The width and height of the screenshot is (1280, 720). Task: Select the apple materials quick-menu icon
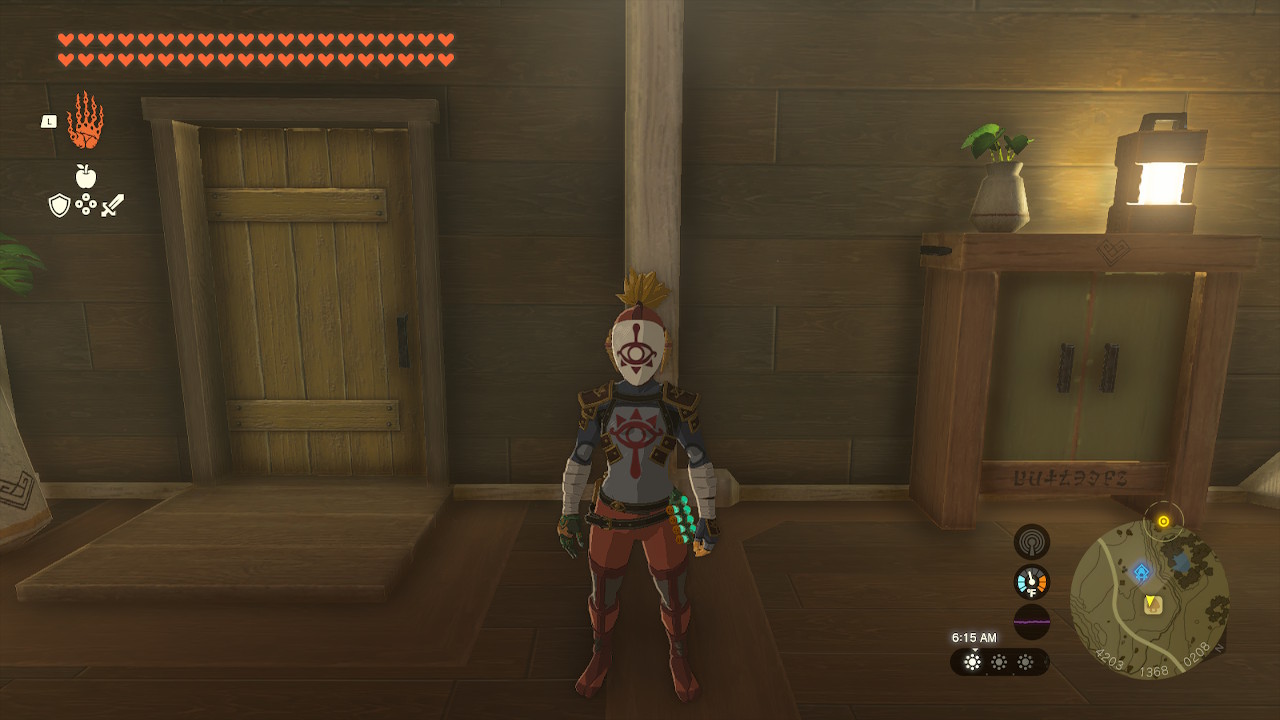point(86,177)
